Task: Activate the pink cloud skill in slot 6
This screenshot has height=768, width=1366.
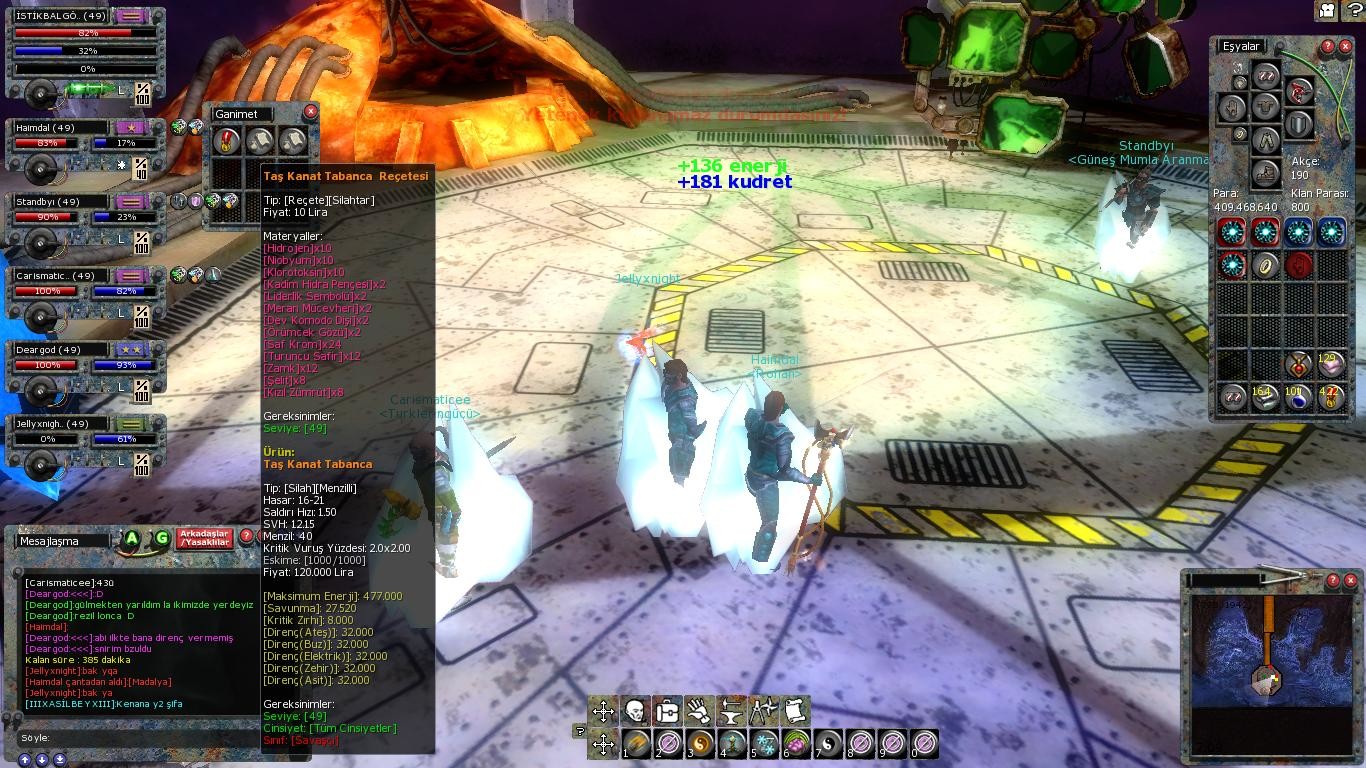Action: pos(797,744)
